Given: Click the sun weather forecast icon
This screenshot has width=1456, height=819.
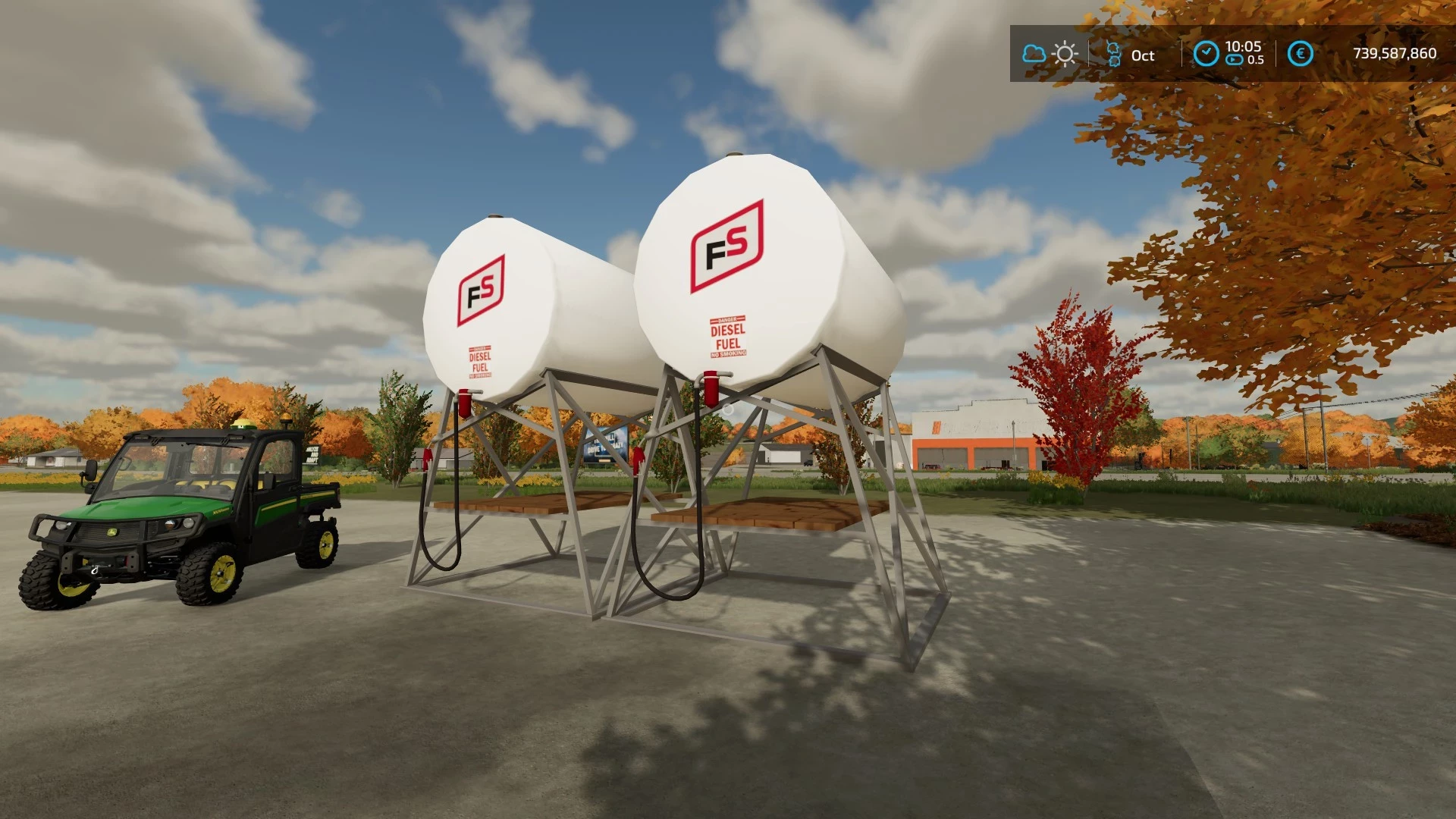Looking at the screenshot, I should (x=1065, y=54).
